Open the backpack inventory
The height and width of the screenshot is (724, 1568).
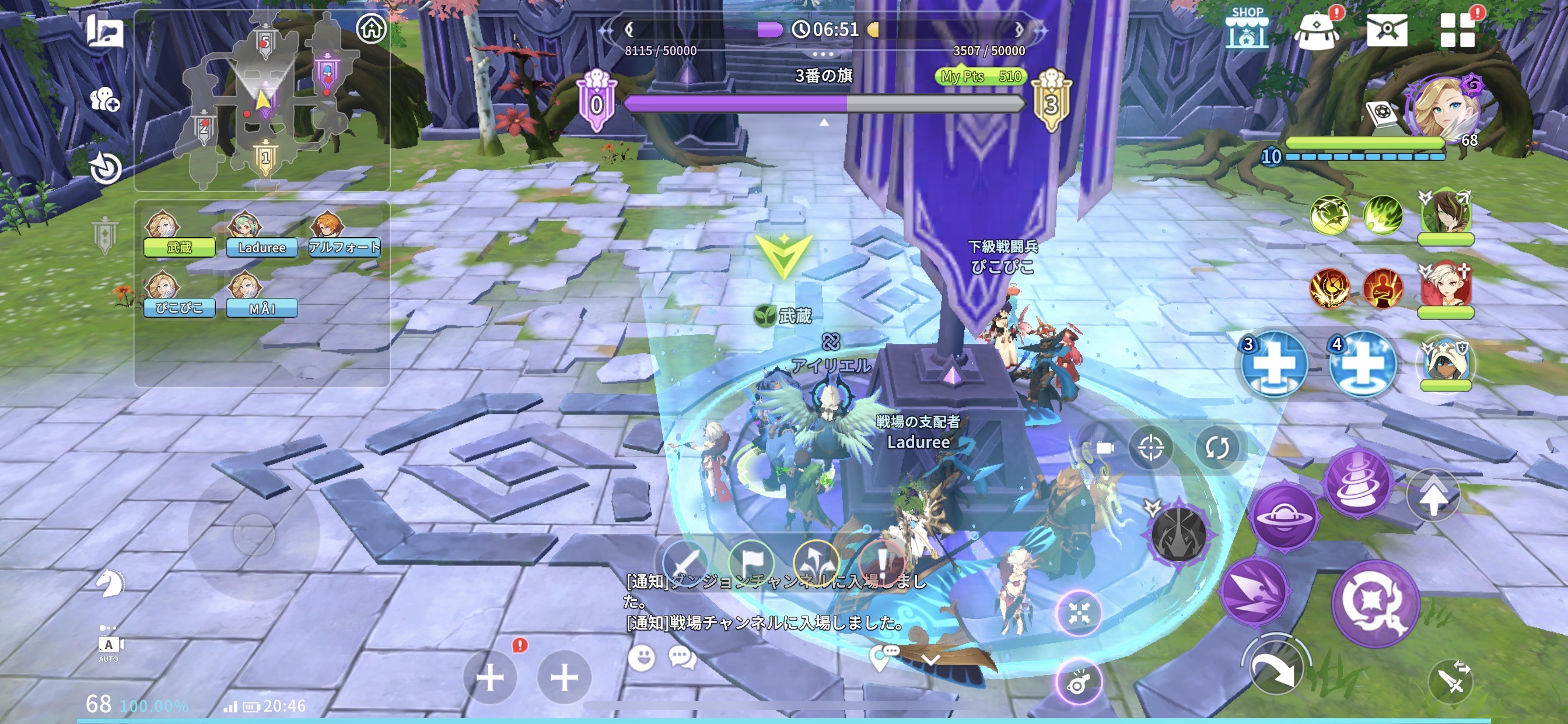(x=1317, y=30)
